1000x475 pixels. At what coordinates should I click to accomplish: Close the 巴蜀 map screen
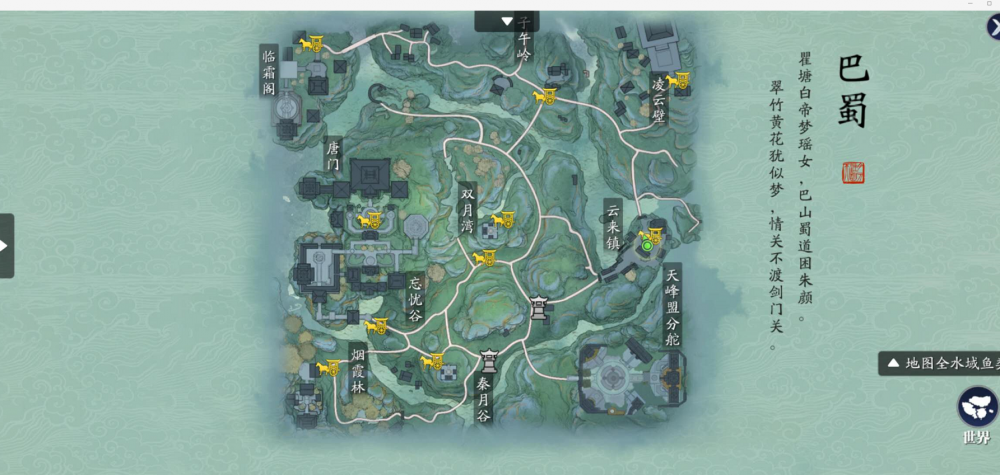991,27
